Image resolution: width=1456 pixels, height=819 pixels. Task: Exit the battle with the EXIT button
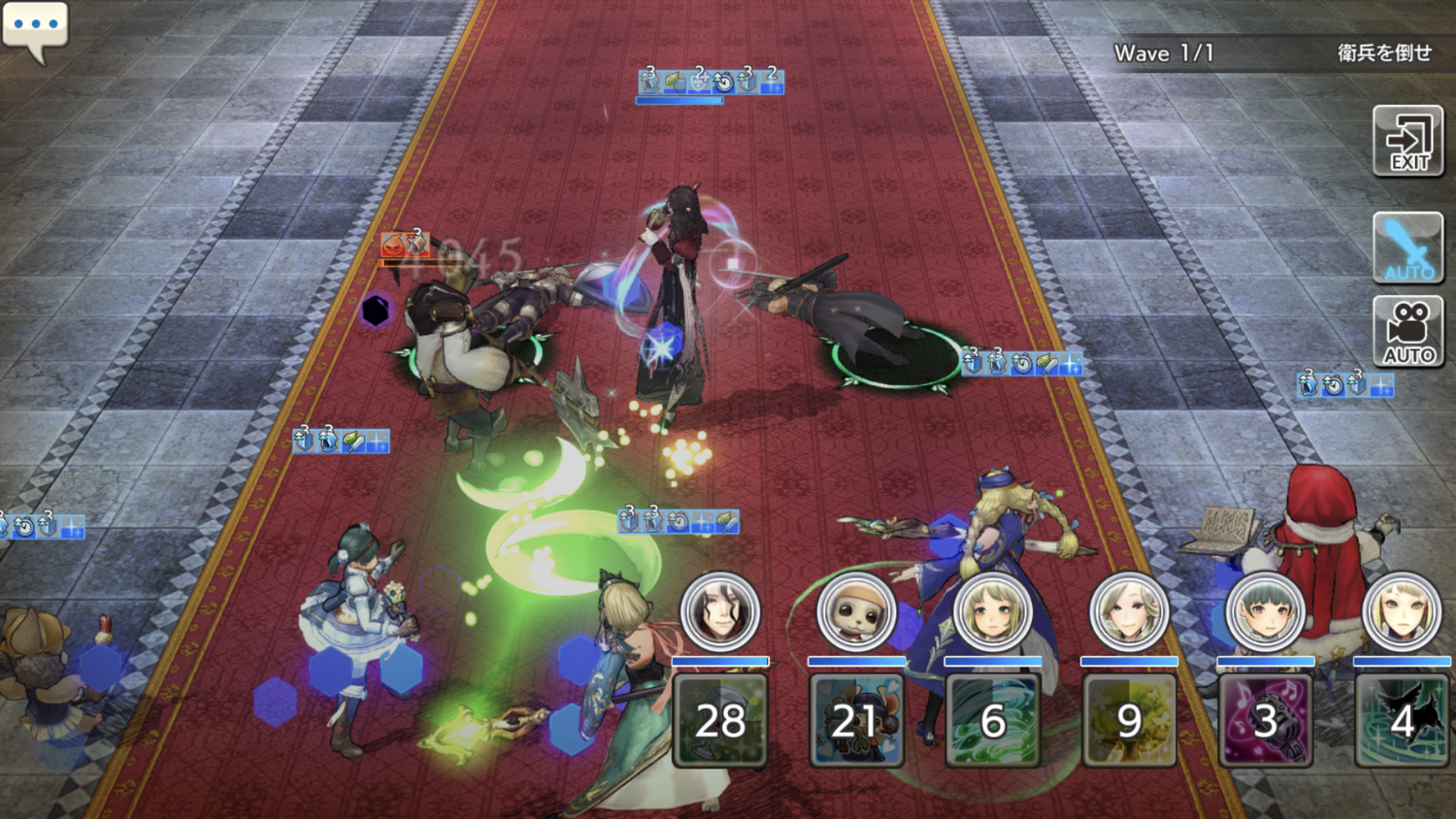[1408, 142]
